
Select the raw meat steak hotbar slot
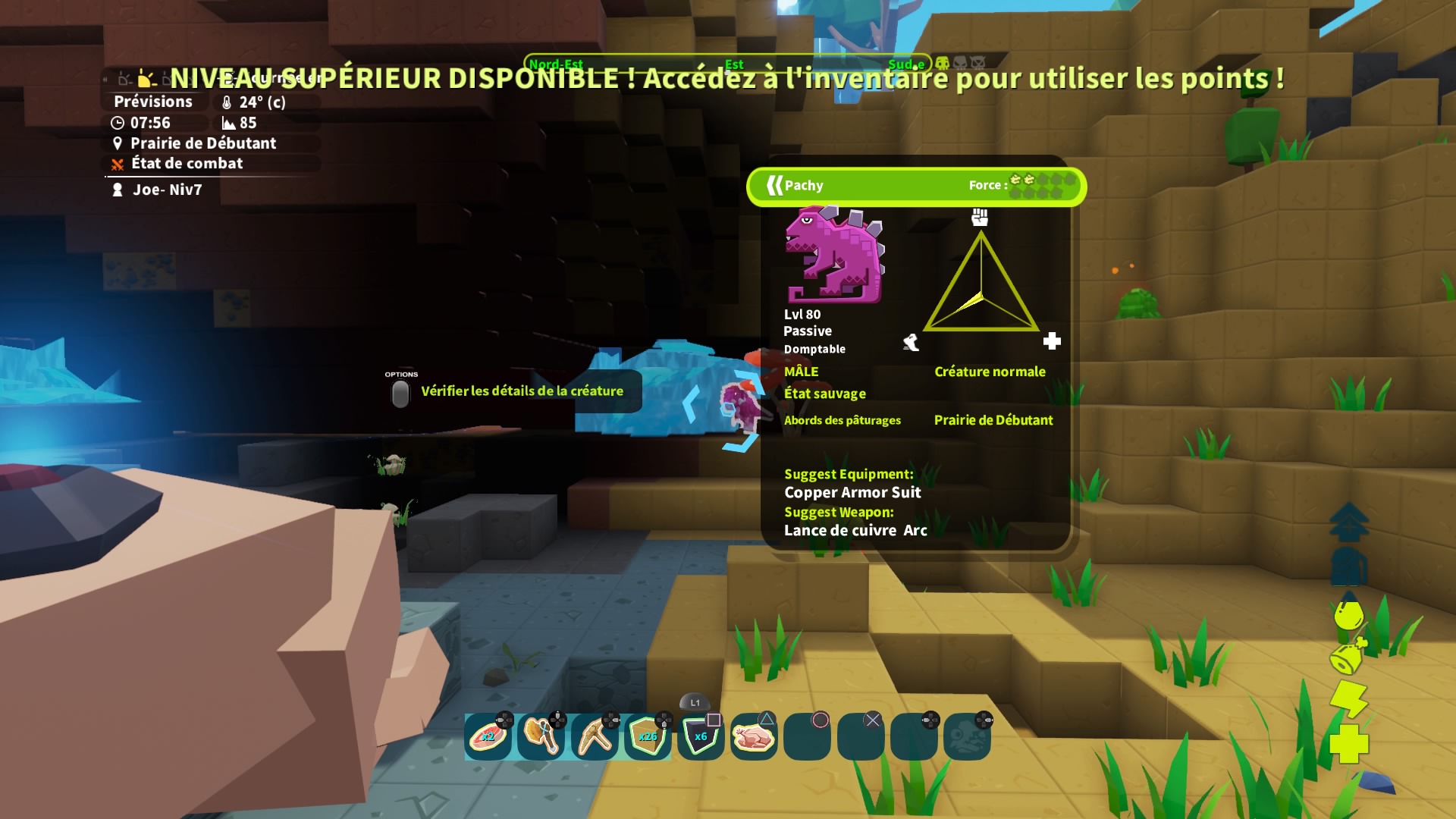[x=488, y=736]
